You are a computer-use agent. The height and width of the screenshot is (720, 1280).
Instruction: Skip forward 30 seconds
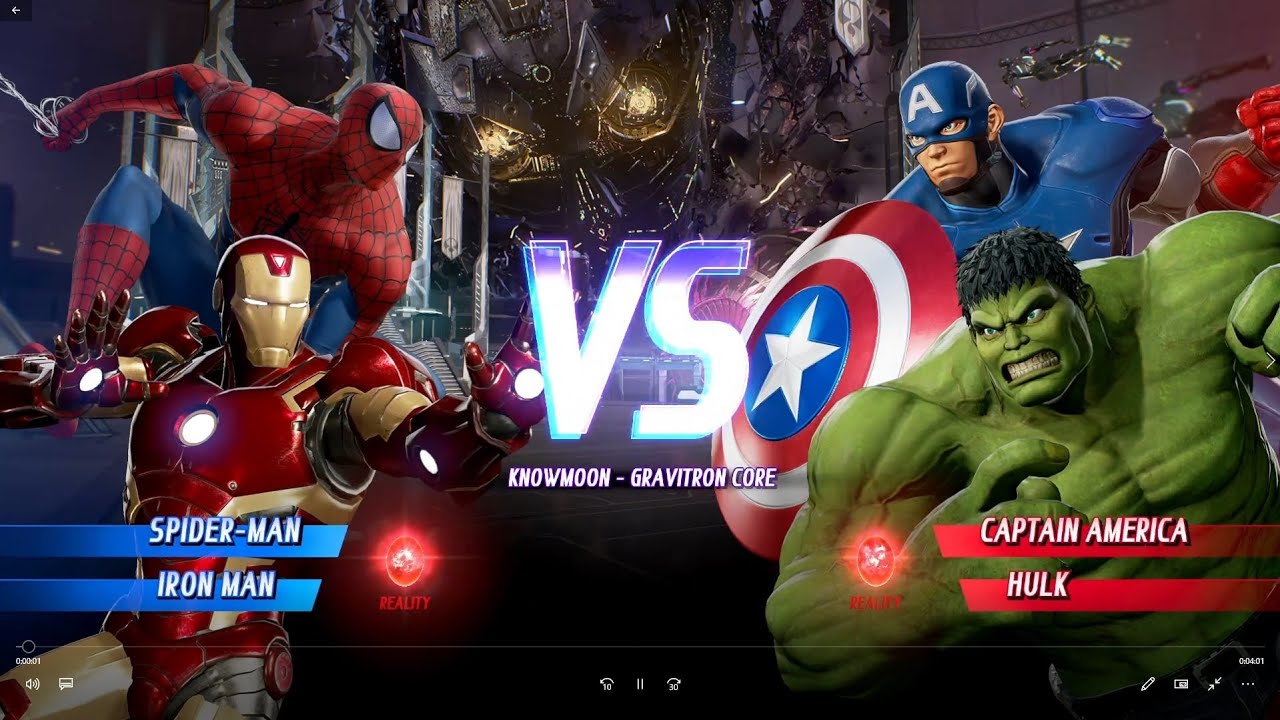click(673, 683)
